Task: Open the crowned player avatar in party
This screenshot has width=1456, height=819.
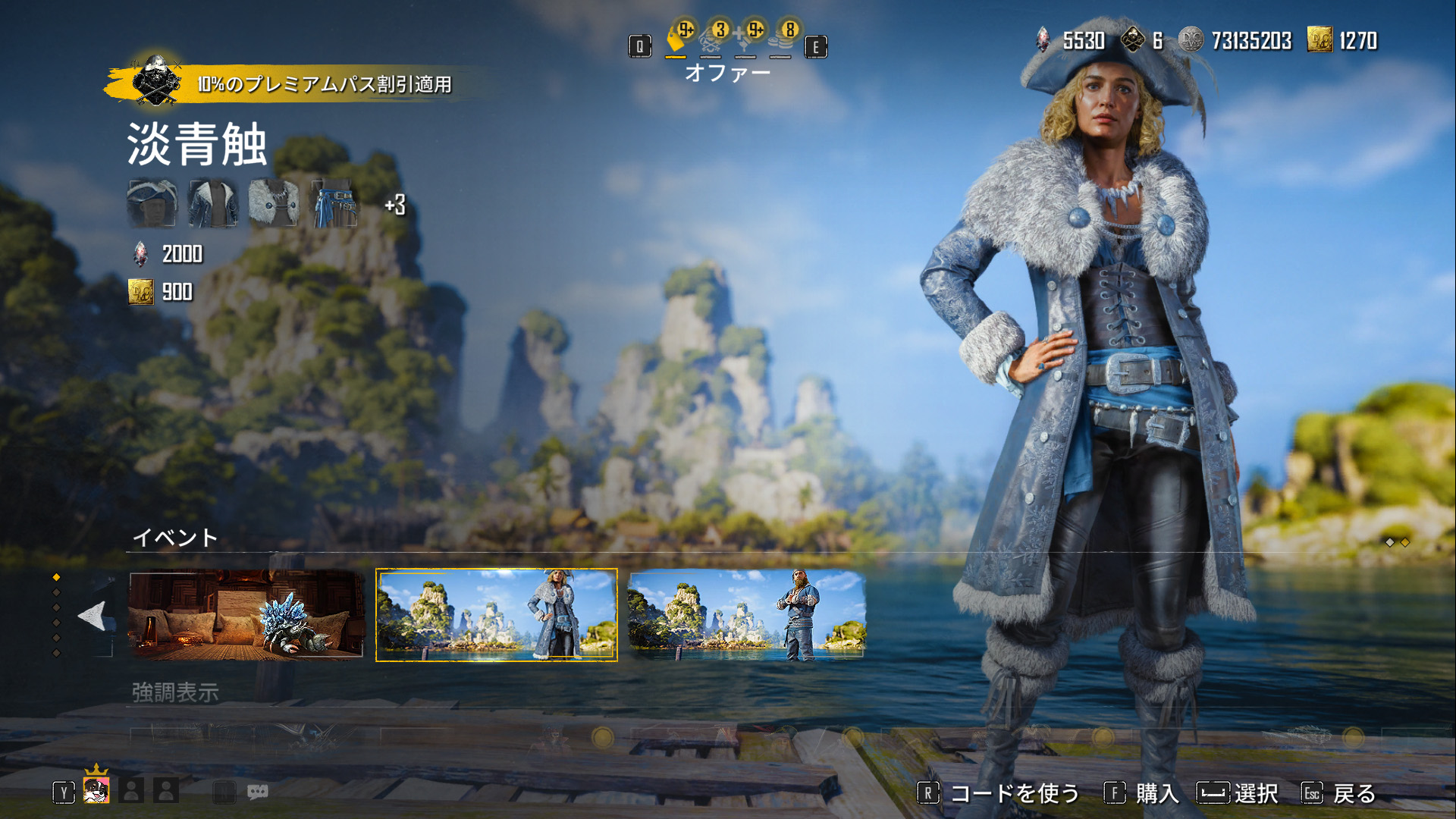Action: tap(96, 790)
